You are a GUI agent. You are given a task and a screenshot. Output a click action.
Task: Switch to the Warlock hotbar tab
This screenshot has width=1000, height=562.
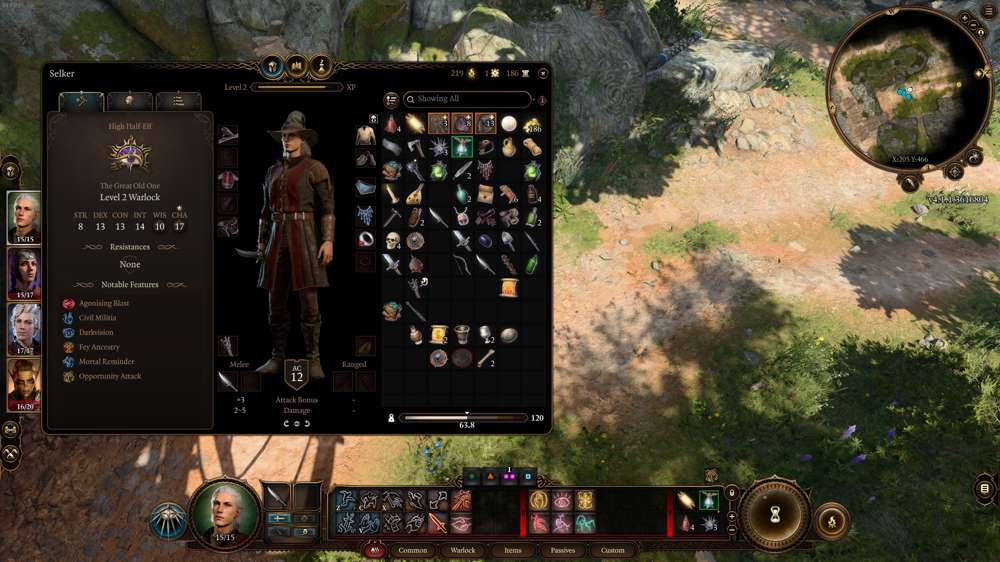(x=463, y=550)
